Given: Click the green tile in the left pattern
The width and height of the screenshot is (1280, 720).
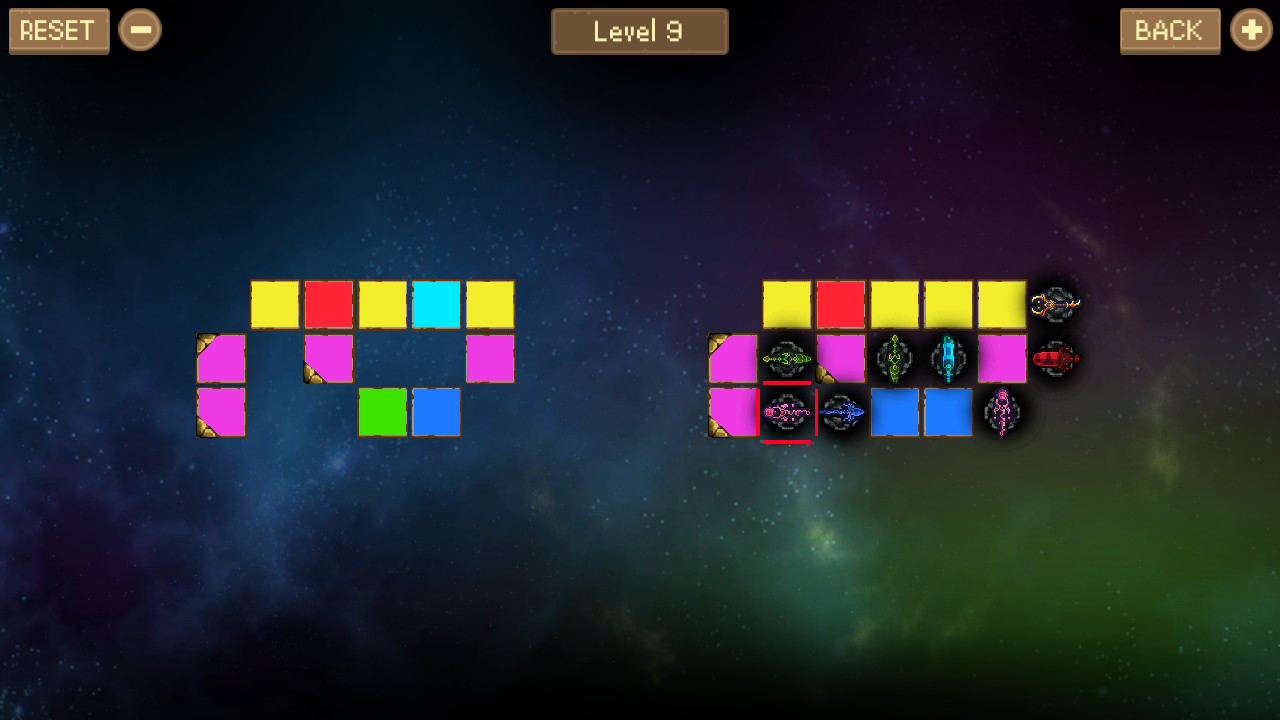Looking at the screenshot, I should [x=383, y=412].
